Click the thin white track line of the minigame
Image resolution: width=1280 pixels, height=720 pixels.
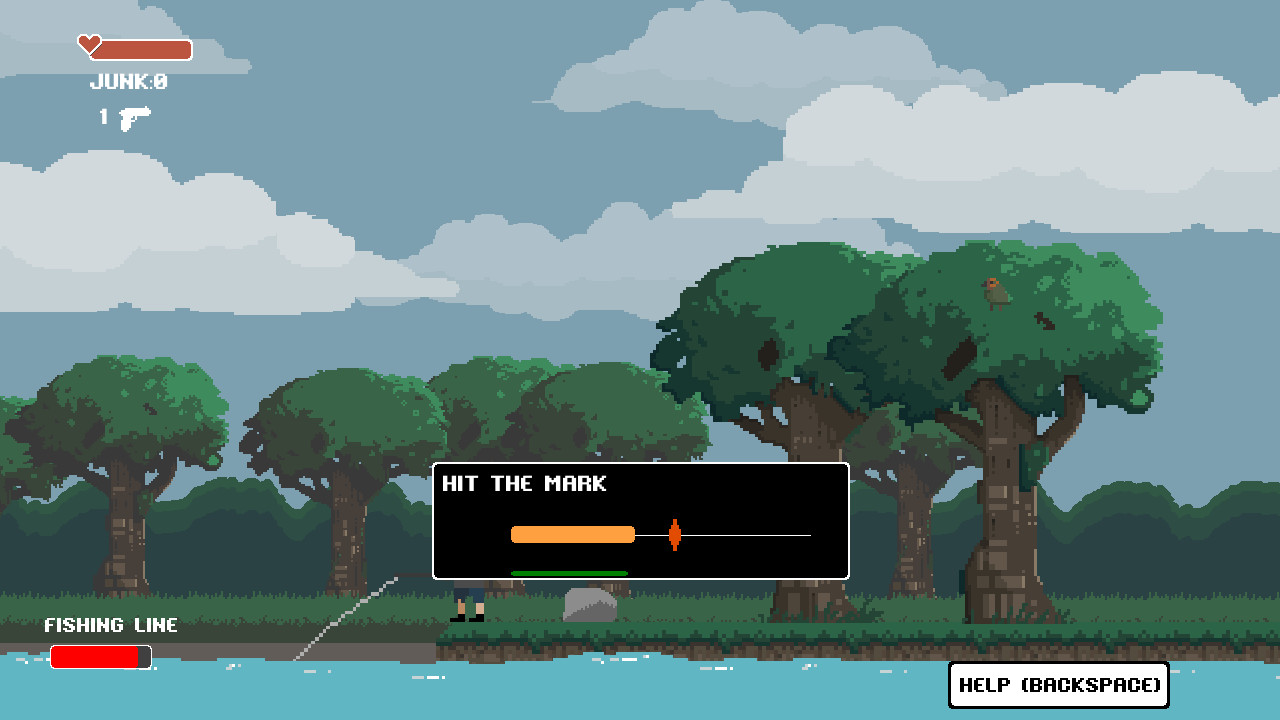760,535
